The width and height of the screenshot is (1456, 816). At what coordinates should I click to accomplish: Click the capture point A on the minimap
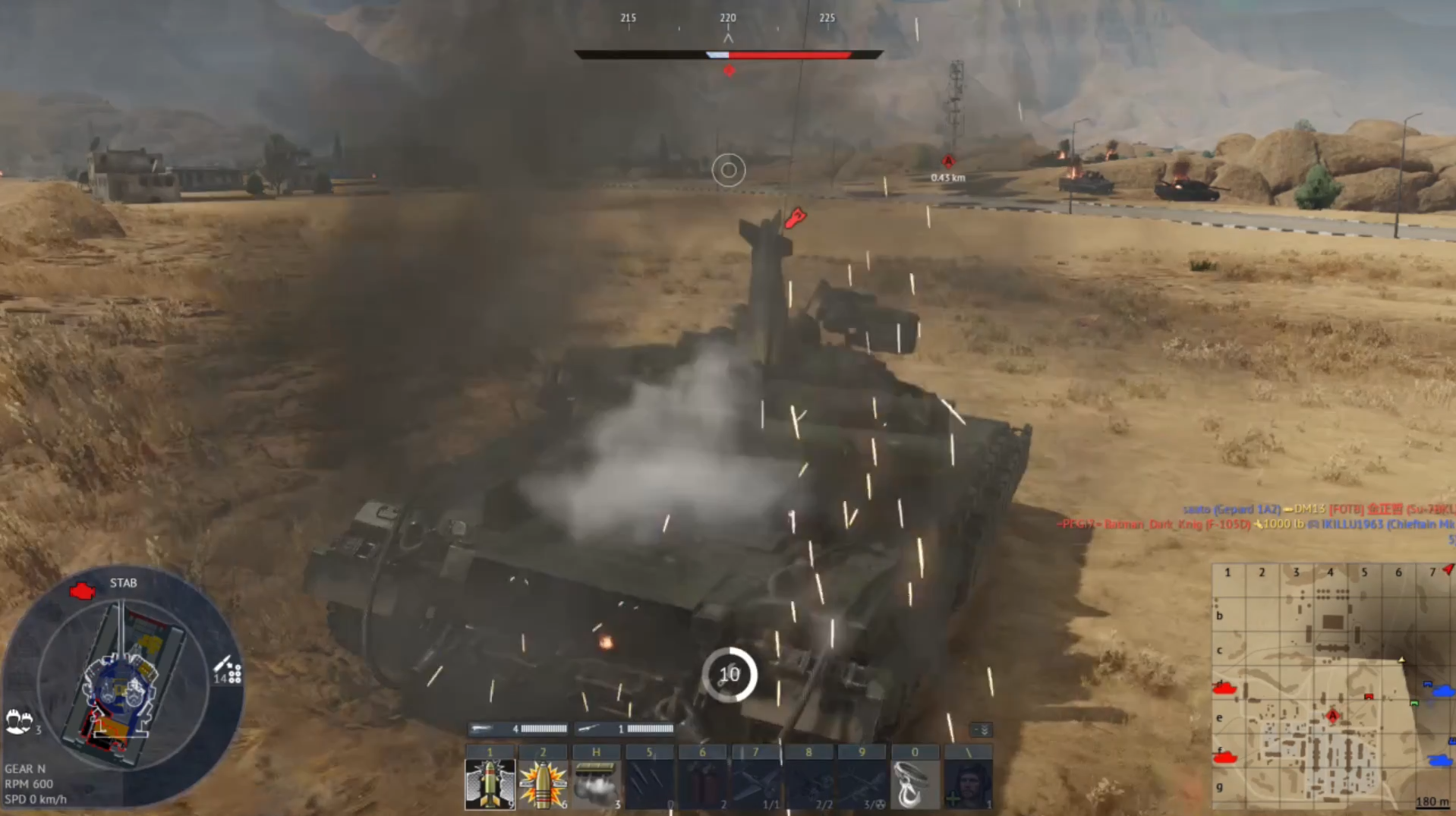point(1332,716)
